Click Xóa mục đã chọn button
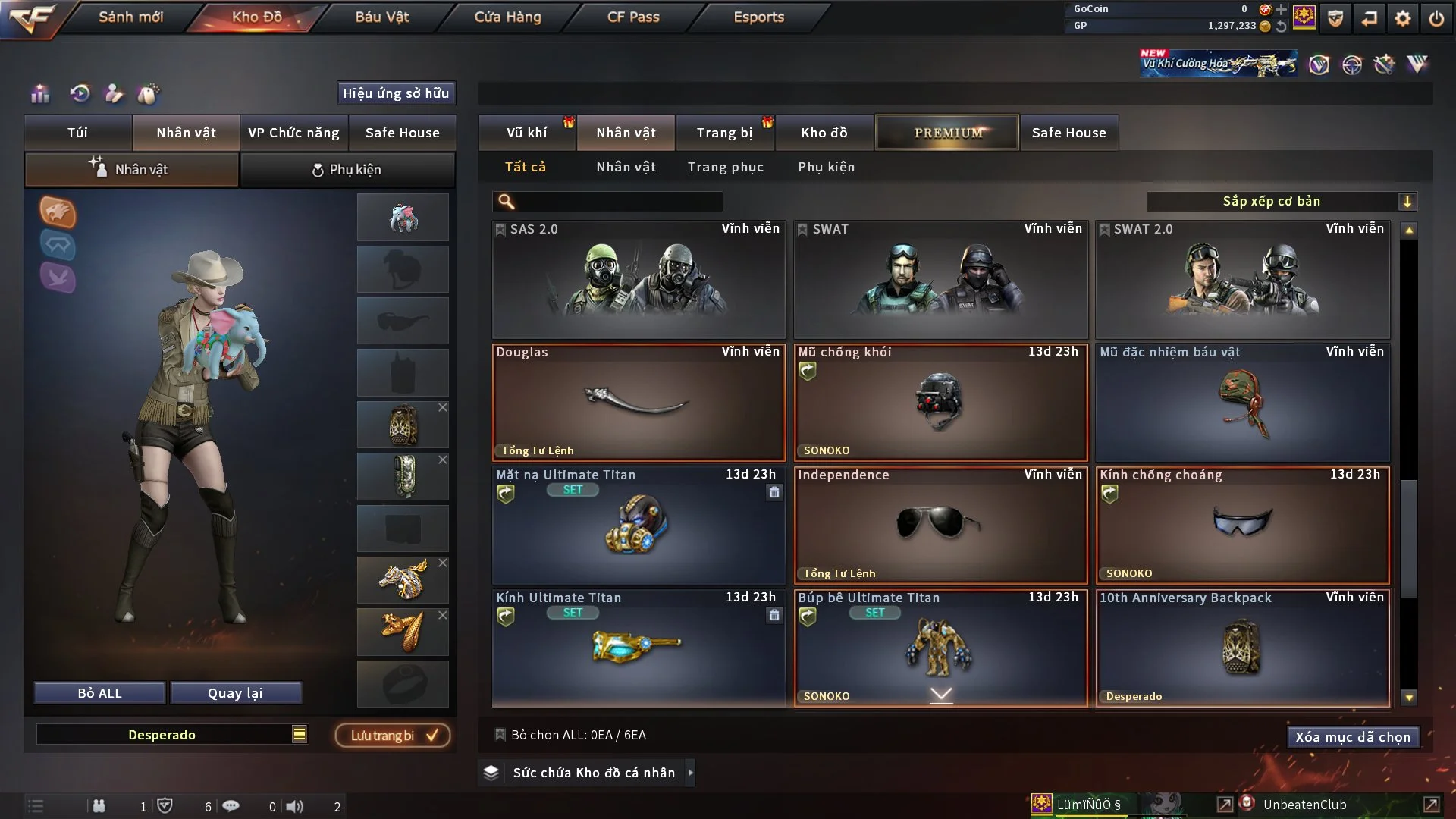 pos(1352,737)
